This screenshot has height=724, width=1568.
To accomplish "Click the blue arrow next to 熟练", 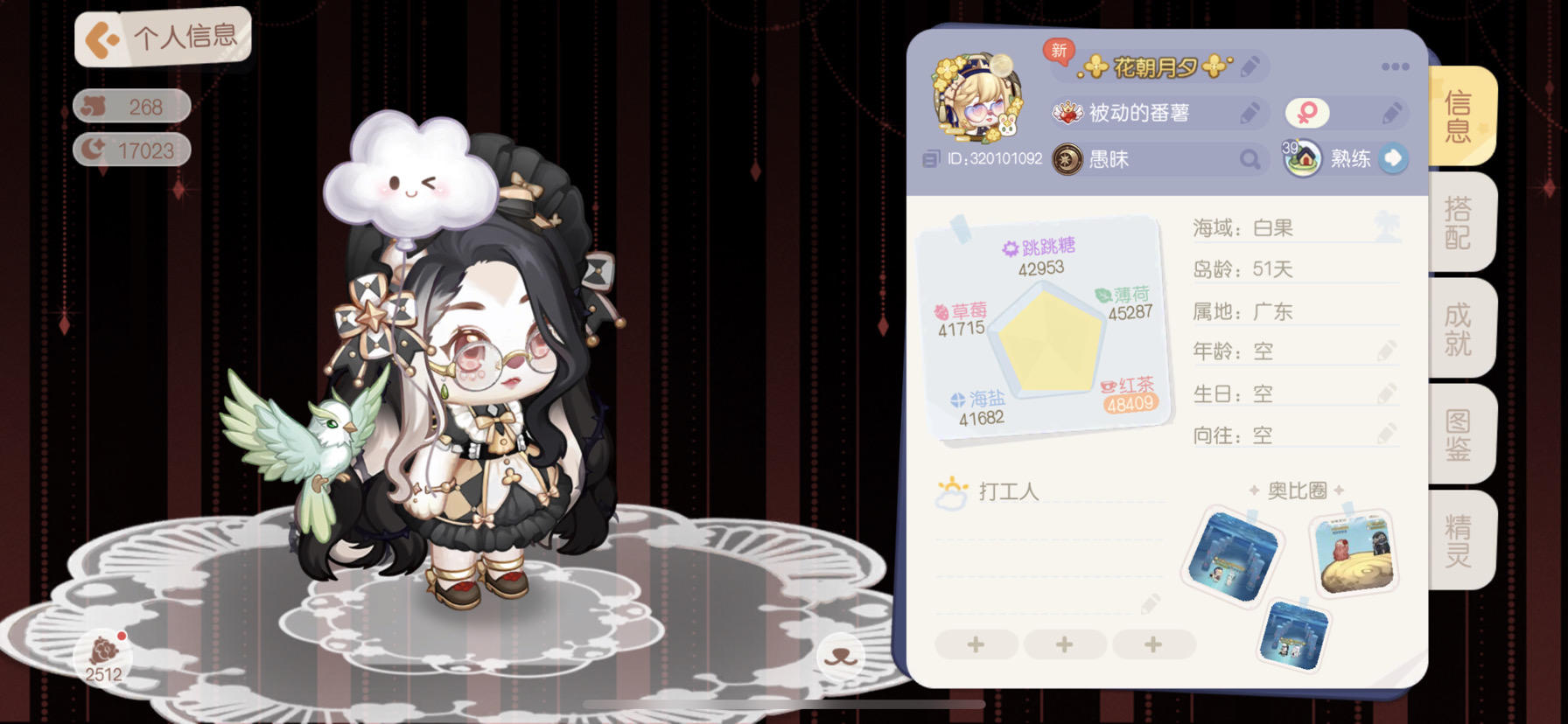I will [1391, 159].
